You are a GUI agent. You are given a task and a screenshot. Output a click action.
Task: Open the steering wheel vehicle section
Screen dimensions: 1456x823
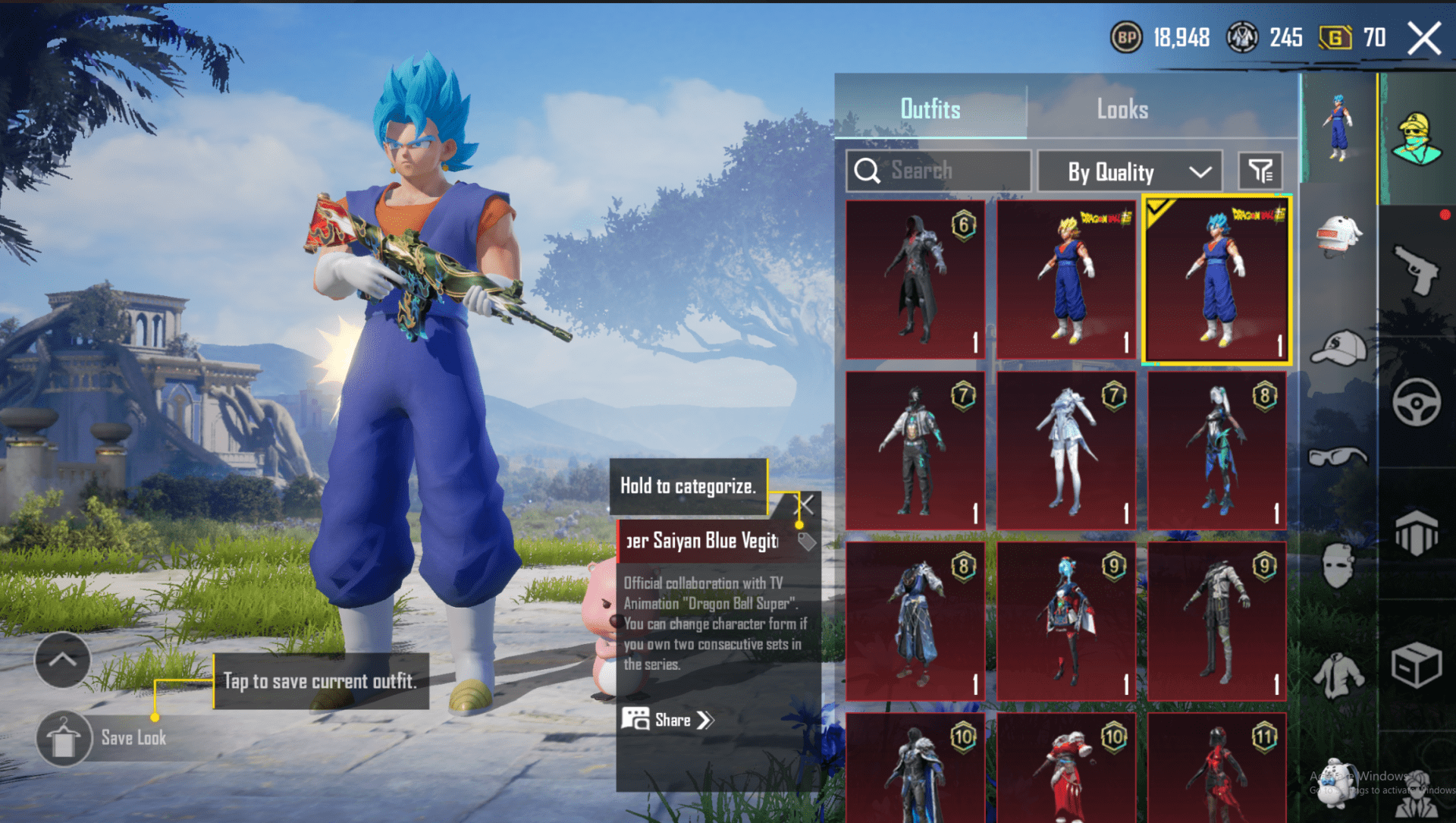click(1416, 401)
